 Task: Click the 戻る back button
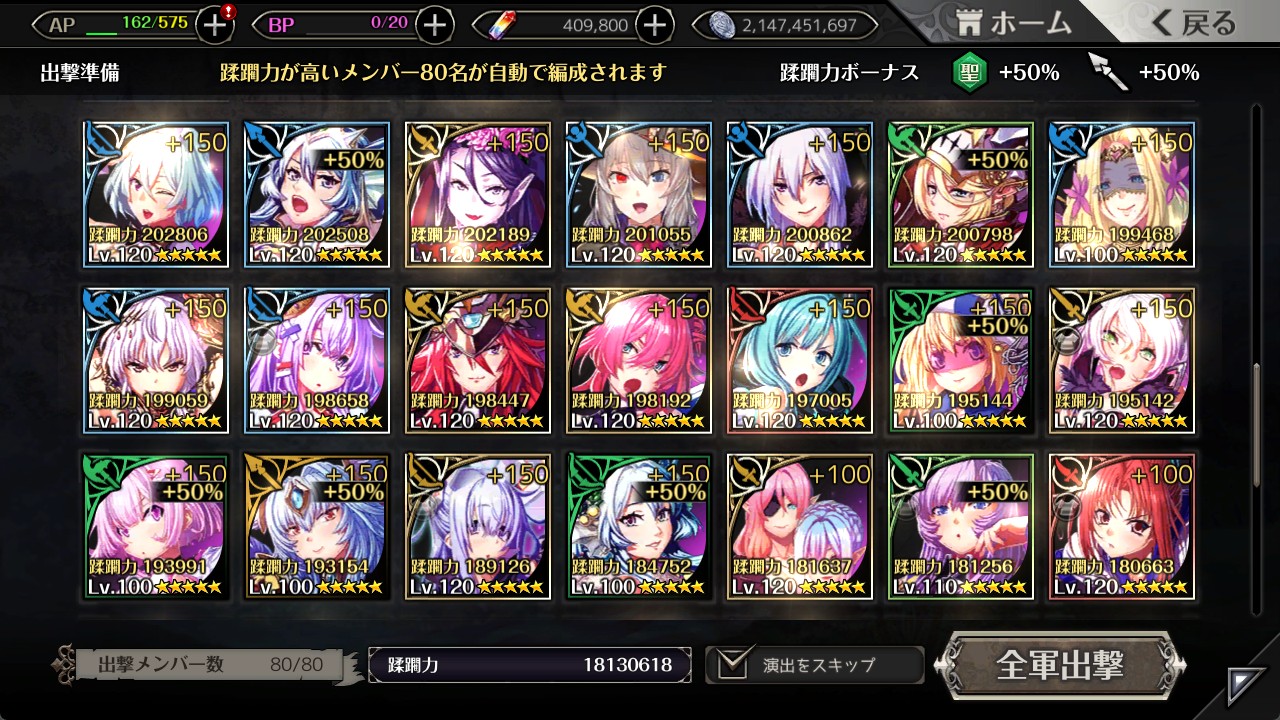(1194, 24)
